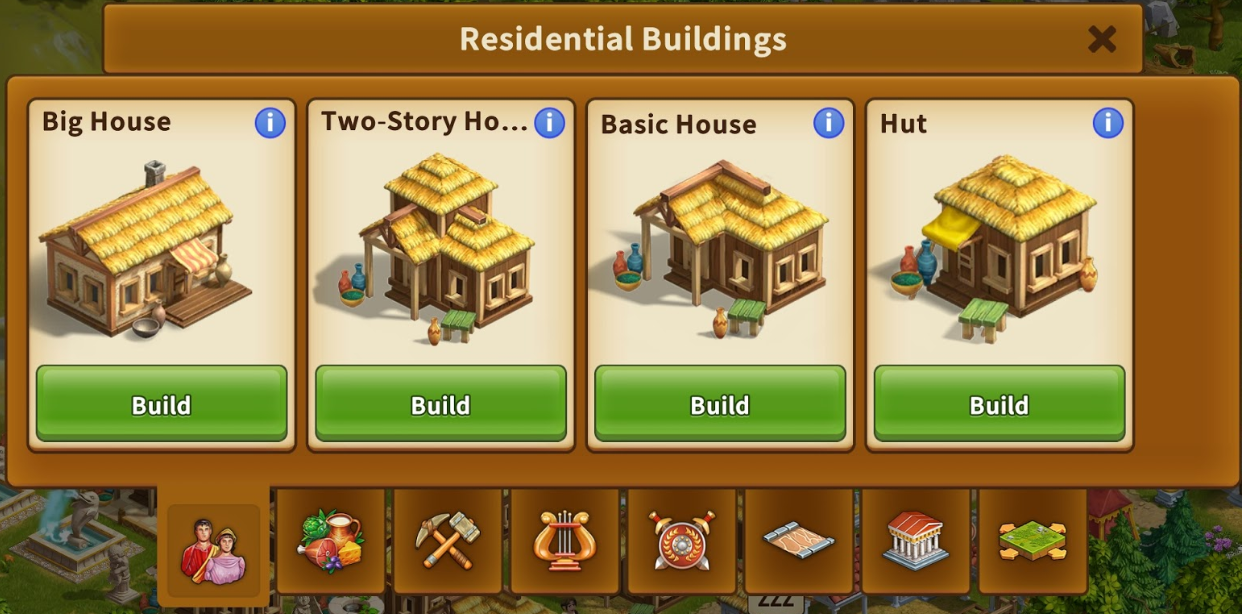Show info for Two-Story House
Viewport: 1242px width, 614px height.
(x=549, y=123)
